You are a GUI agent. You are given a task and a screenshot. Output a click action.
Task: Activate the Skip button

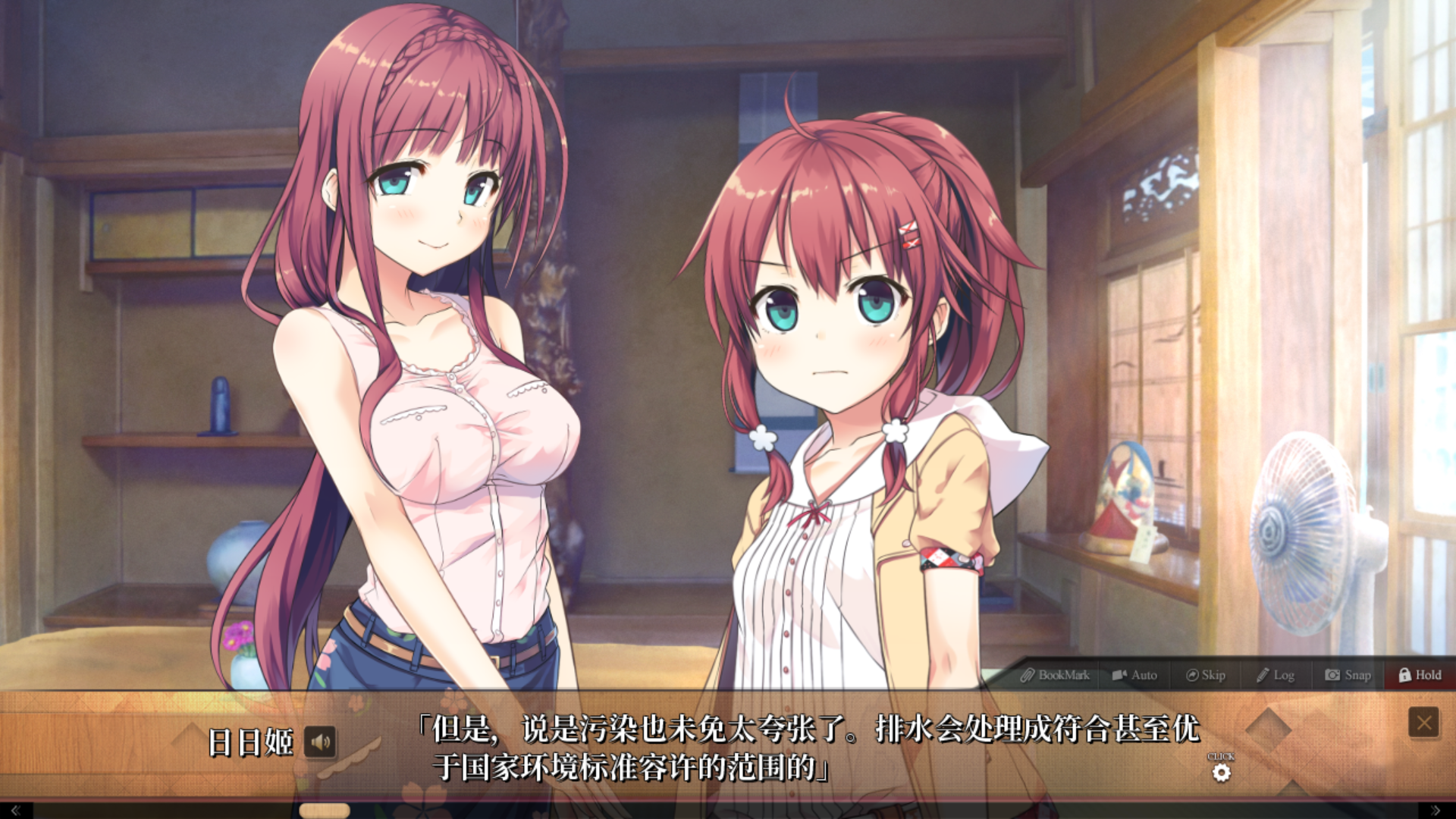click(1206, 675)
